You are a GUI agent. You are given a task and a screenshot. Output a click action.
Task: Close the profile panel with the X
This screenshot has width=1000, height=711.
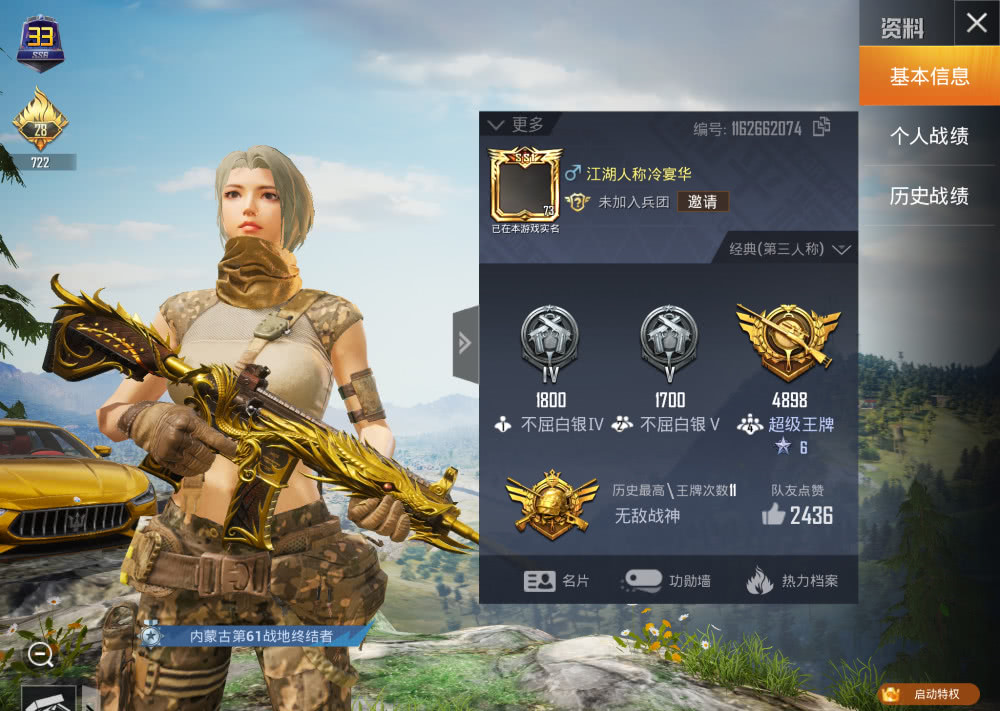[976, 23]
